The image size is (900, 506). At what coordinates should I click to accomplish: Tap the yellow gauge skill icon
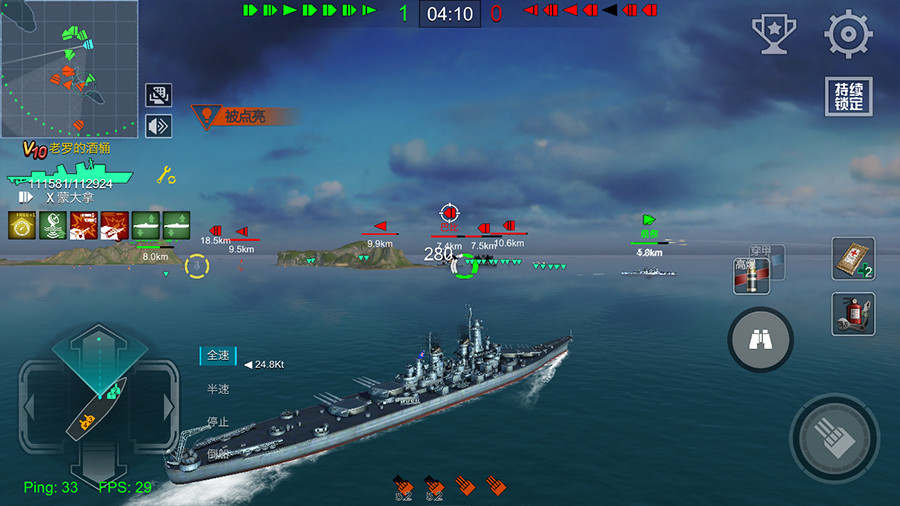[x=22, y=225]
